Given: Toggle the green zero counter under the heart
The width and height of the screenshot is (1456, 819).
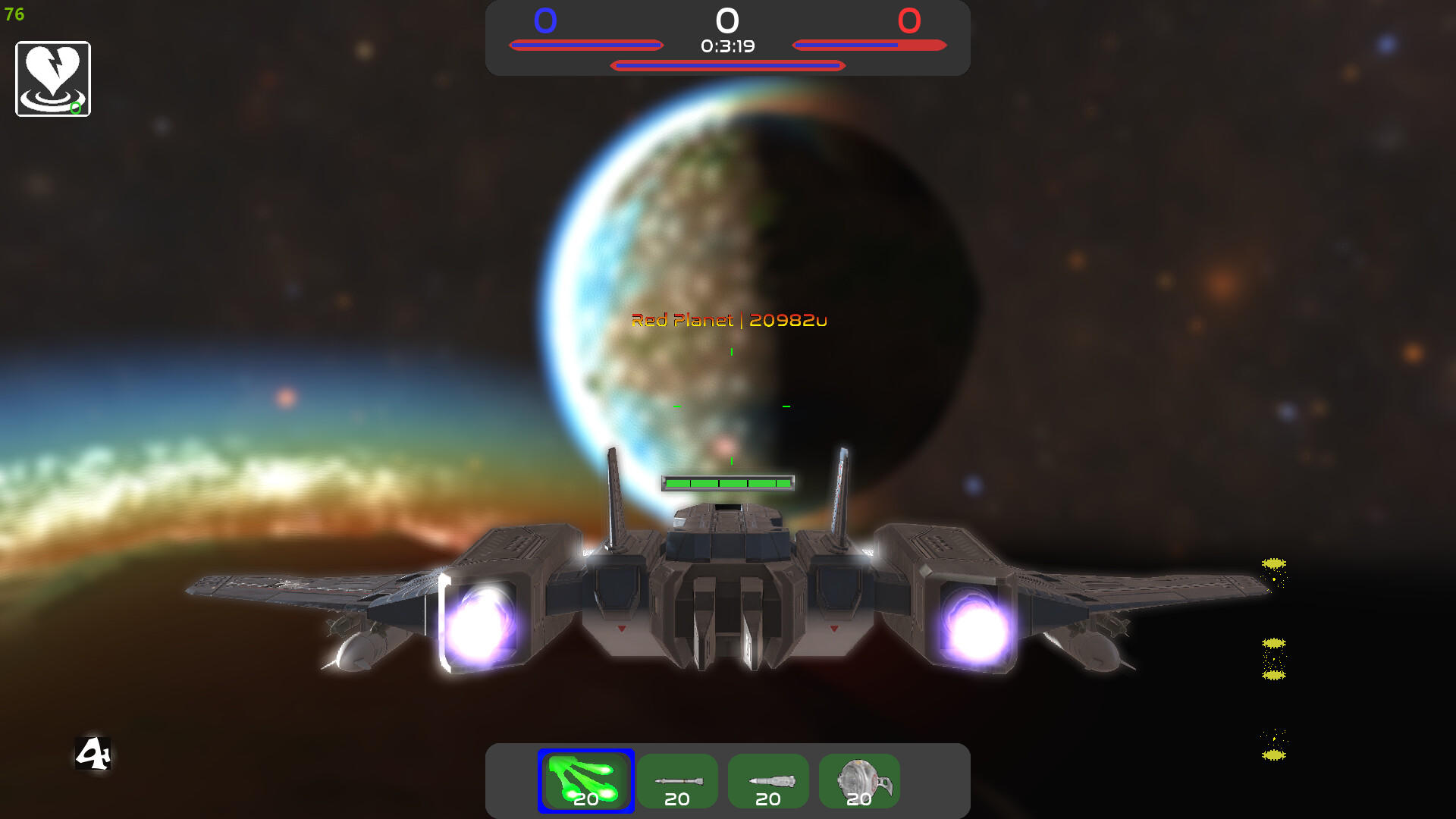Looking at the screenshot, I should 74,108.
